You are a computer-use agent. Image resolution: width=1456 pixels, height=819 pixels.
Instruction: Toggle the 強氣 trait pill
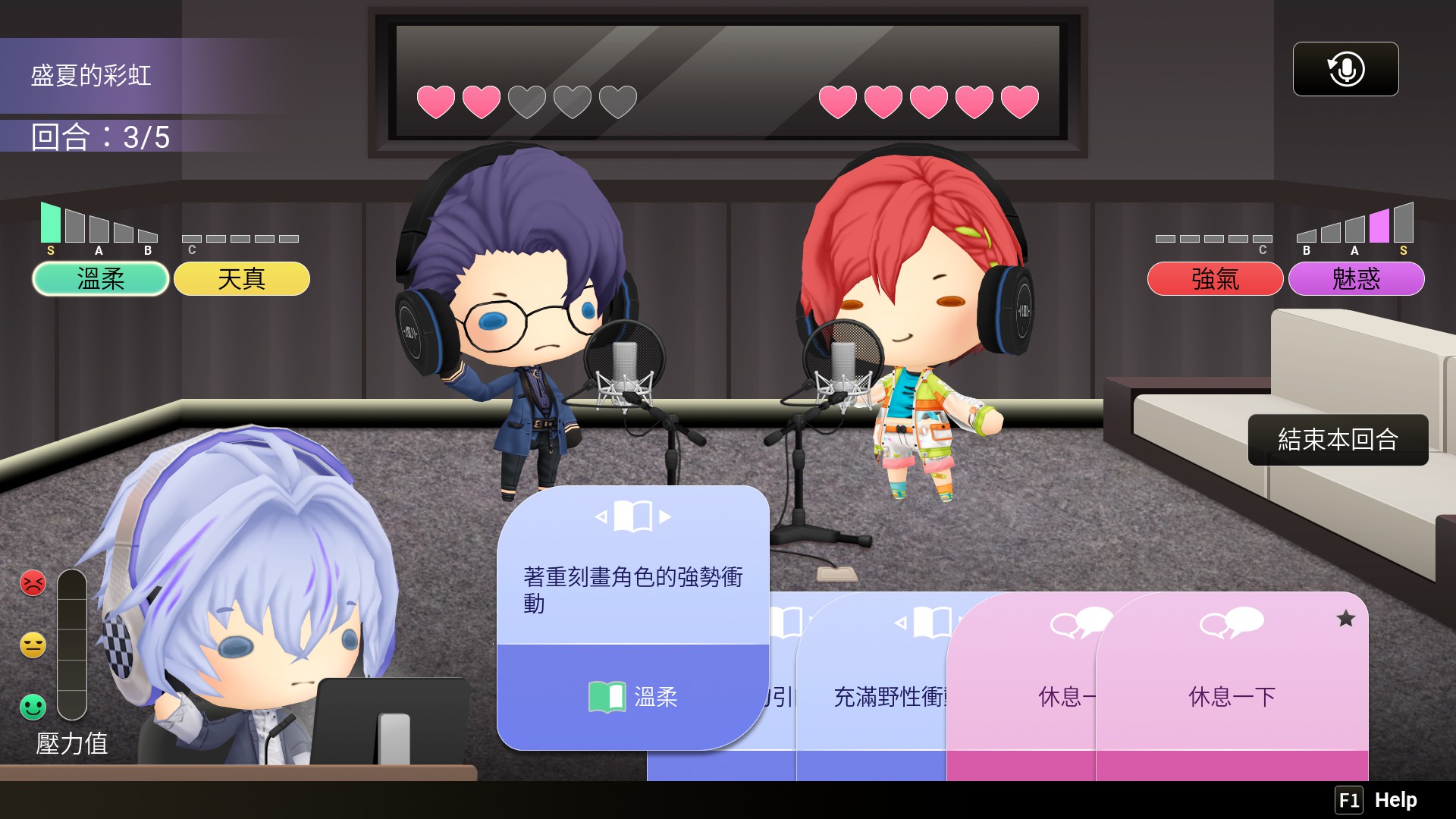(x=1214, y=279)
